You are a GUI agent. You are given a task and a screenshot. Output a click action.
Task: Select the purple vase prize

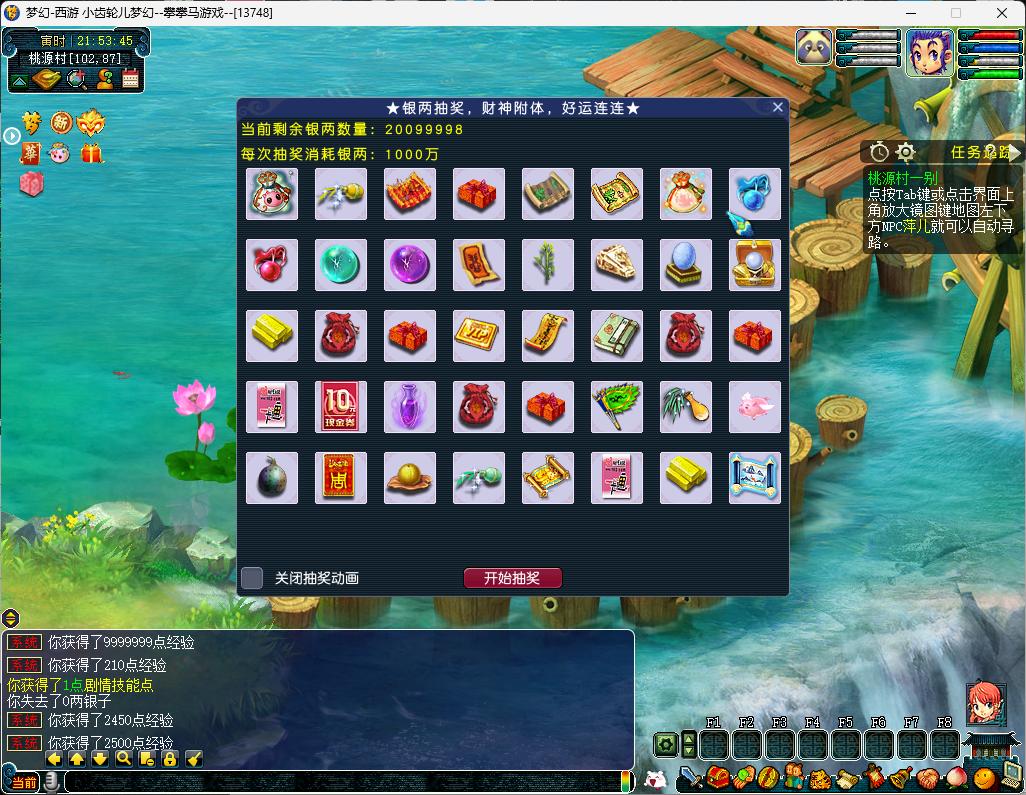(x=410, y=407)
